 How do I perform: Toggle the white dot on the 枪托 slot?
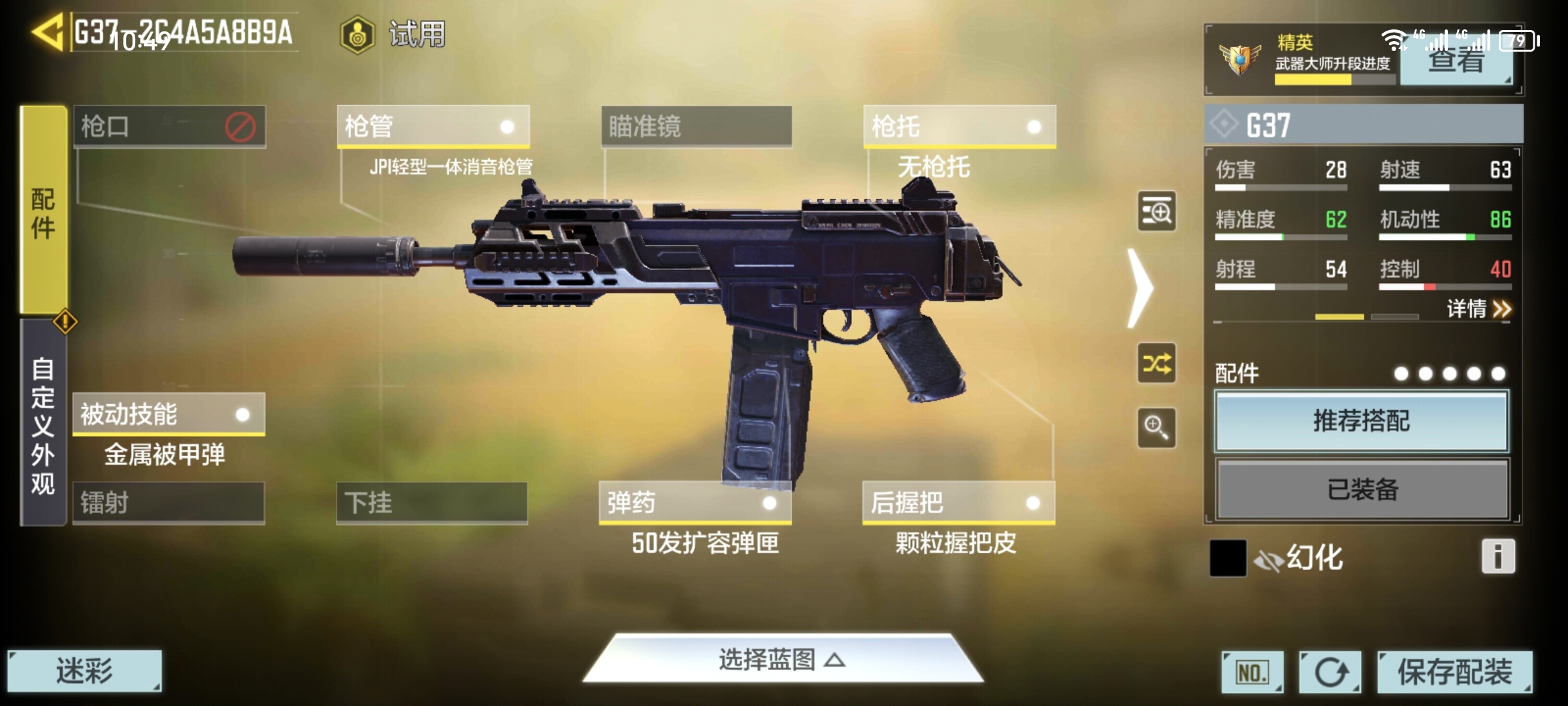[x=1033, y=127]
